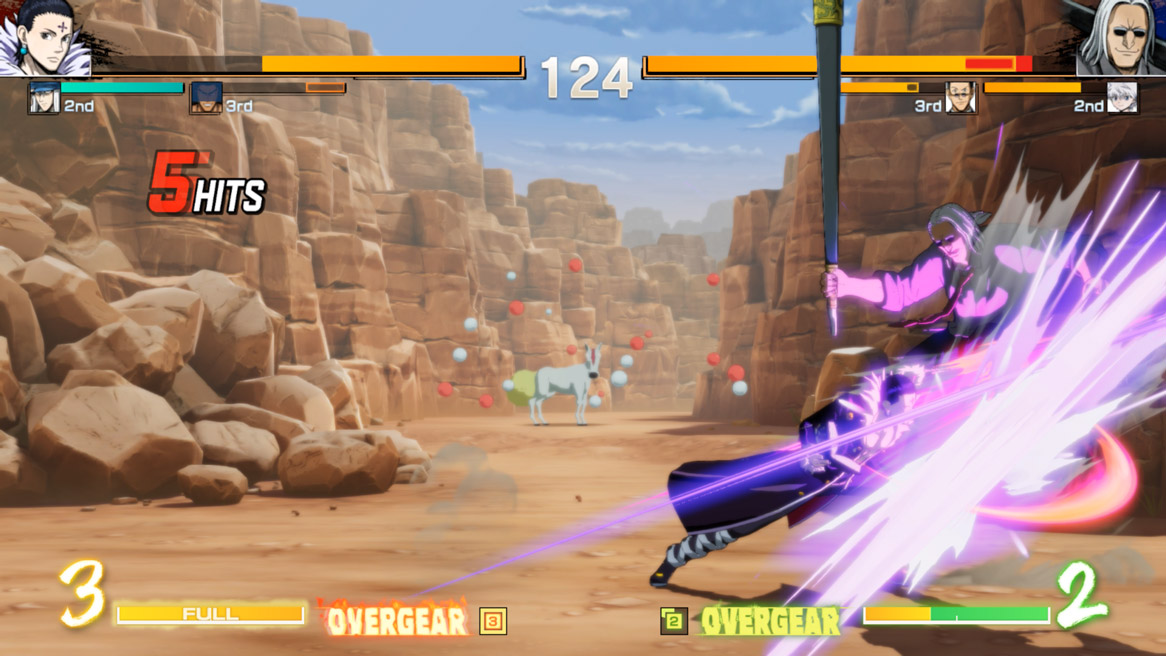This screenshot has width=1166, height=656.
Task: Choose player one's 3rd teammate portrait
Action: pyautogui.click(x=206, y=99)
